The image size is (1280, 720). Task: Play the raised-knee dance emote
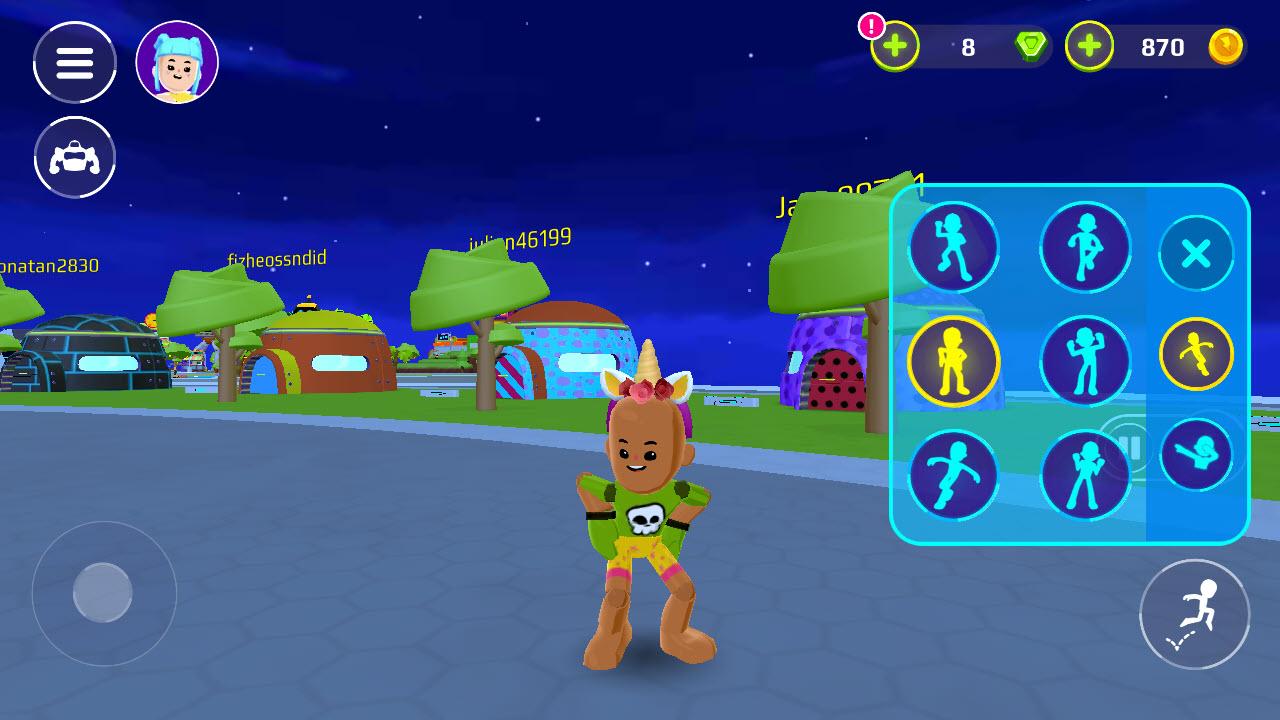(x=1085, y=247)
